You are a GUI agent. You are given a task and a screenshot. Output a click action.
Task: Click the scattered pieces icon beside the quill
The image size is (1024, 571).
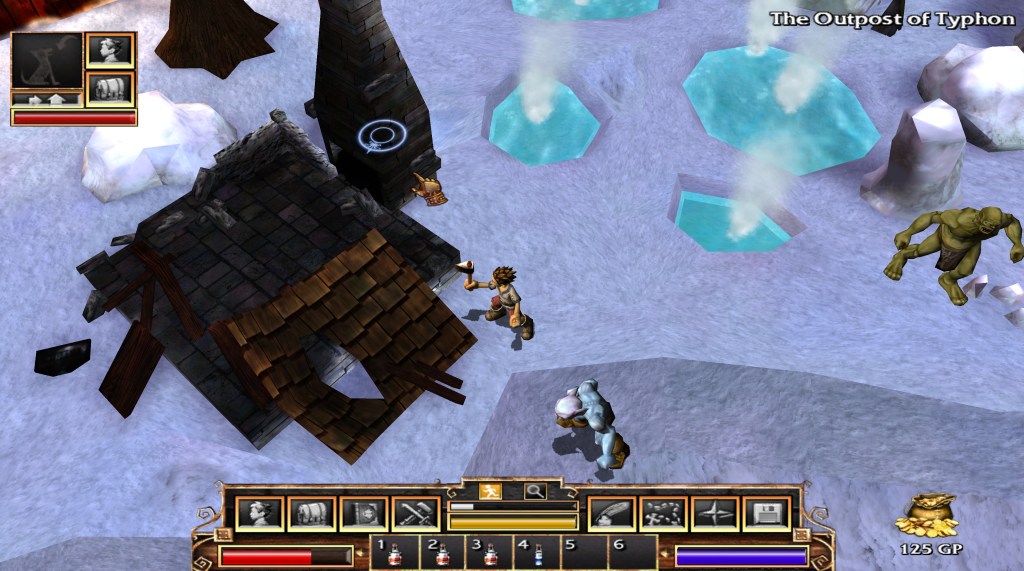663,513
